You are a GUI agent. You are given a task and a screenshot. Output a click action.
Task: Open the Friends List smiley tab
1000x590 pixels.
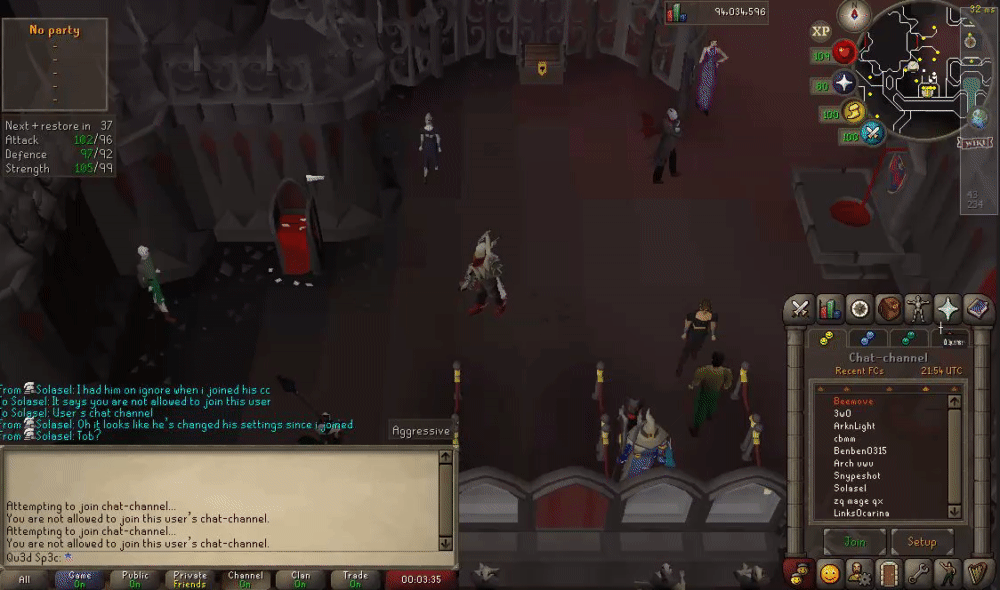829,574
